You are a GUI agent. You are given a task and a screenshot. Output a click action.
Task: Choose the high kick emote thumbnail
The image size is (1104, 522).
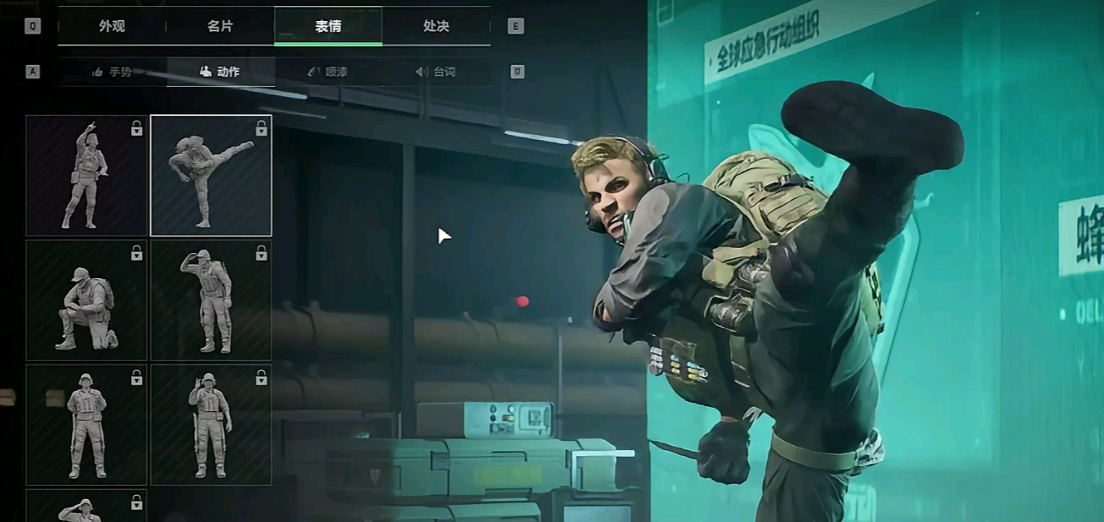point(211,176)
